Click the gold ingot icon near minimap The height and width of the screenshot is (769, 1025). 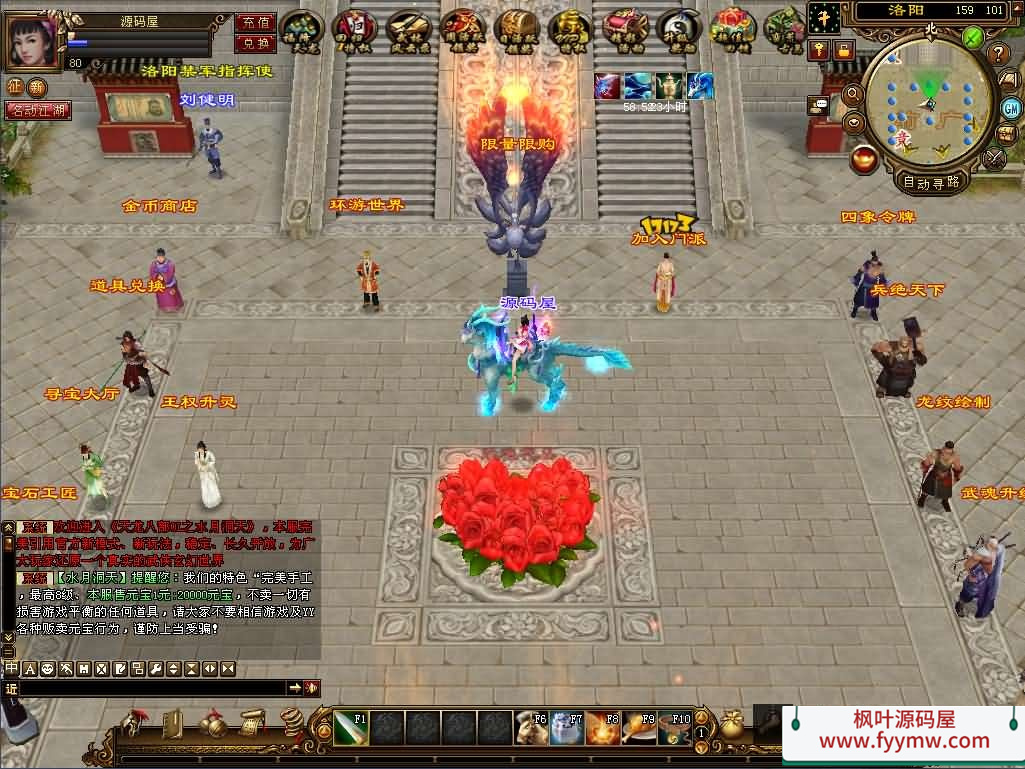tap(865, 158)
